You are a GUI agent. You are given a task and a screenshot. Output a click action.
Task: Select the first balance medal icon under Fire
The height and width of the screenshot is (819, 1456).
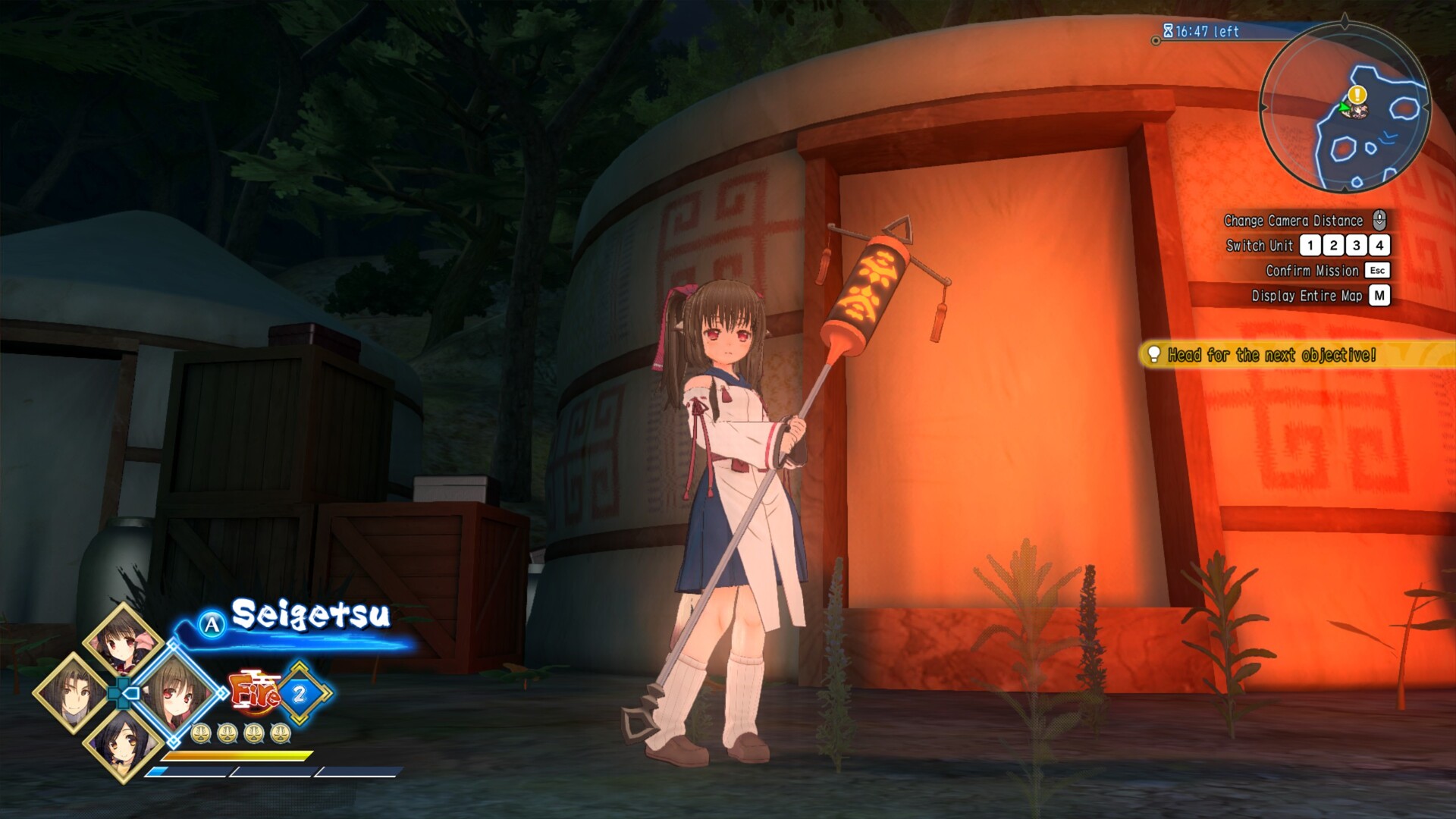point(200,735)
